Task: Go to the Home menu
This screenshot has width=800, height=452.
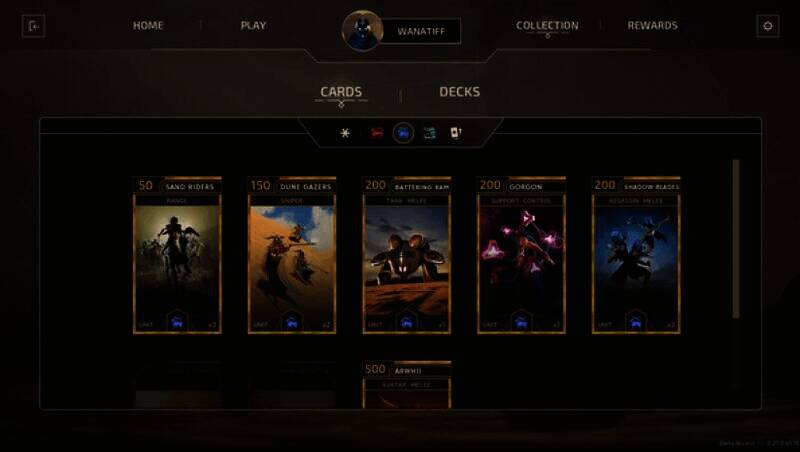Action: click(148, 26)
